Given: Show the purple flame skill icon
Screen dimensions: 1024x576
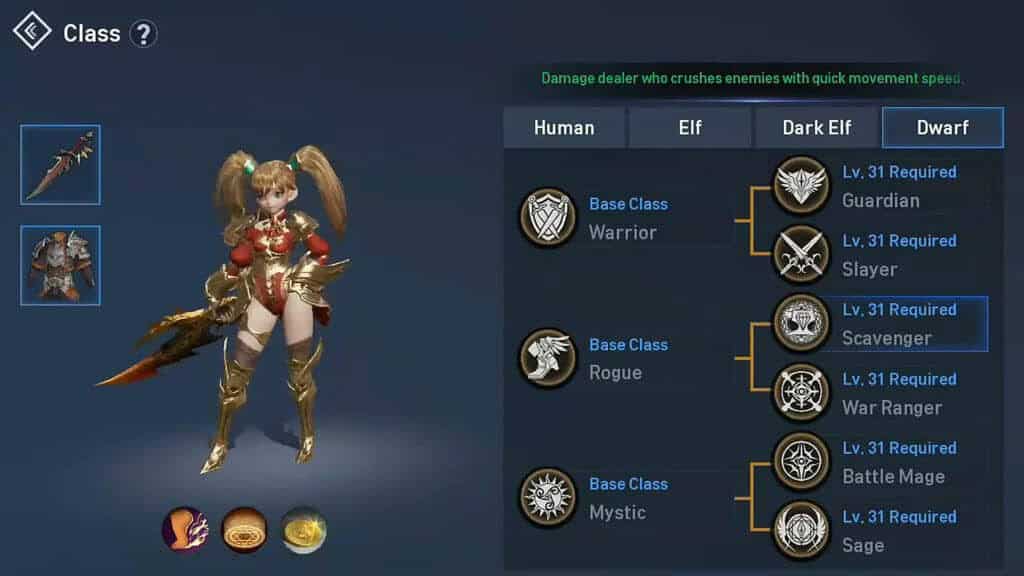Looking at the screenshot, I should point(185,529).
